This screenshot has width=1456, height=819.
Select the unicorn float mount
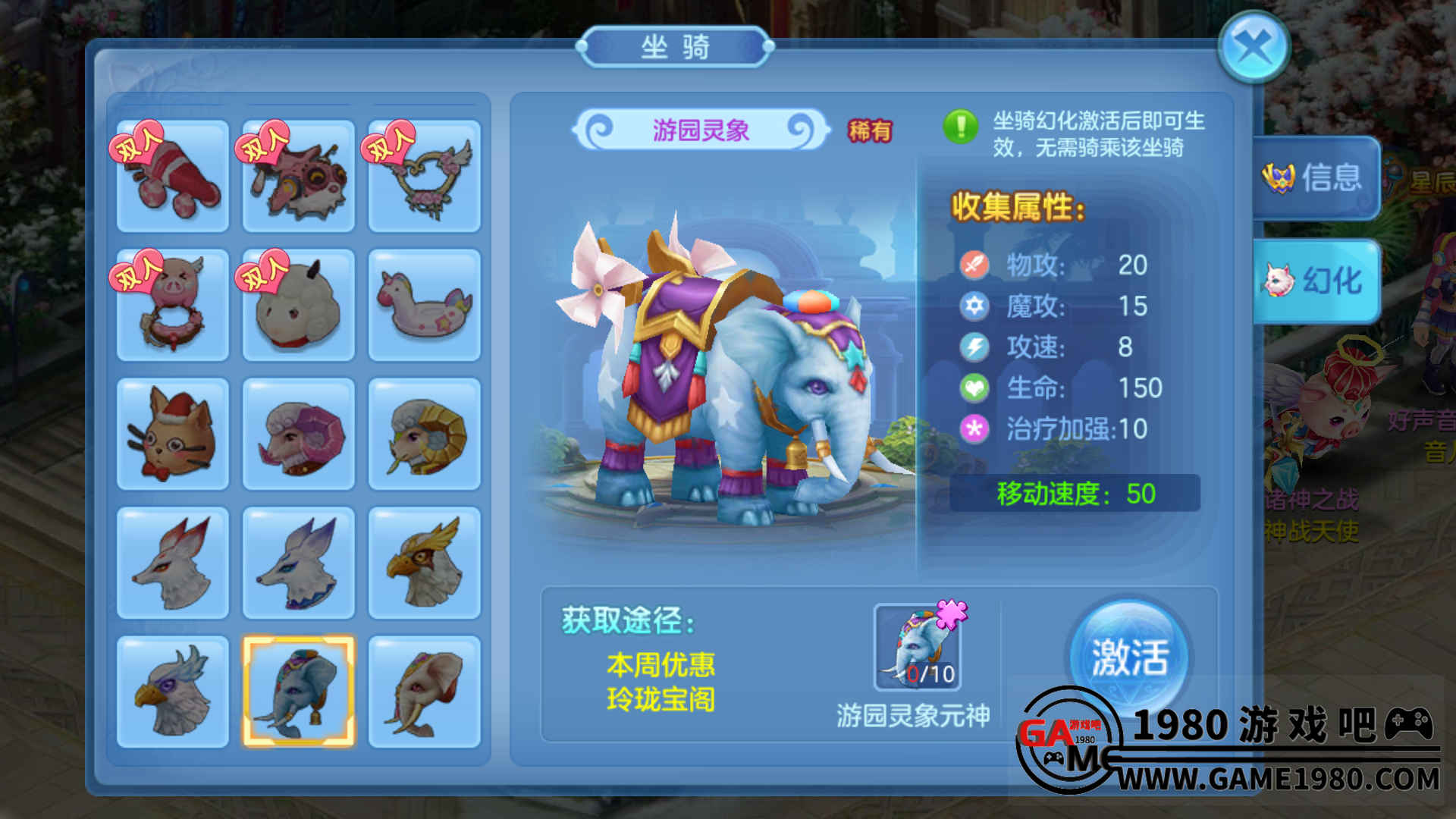425,305
